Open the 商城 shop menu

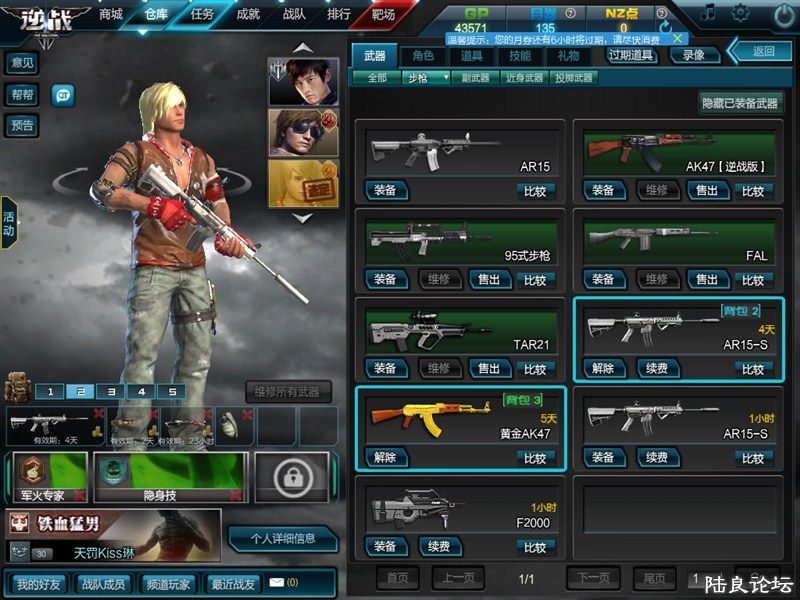(x=111, y=14)
